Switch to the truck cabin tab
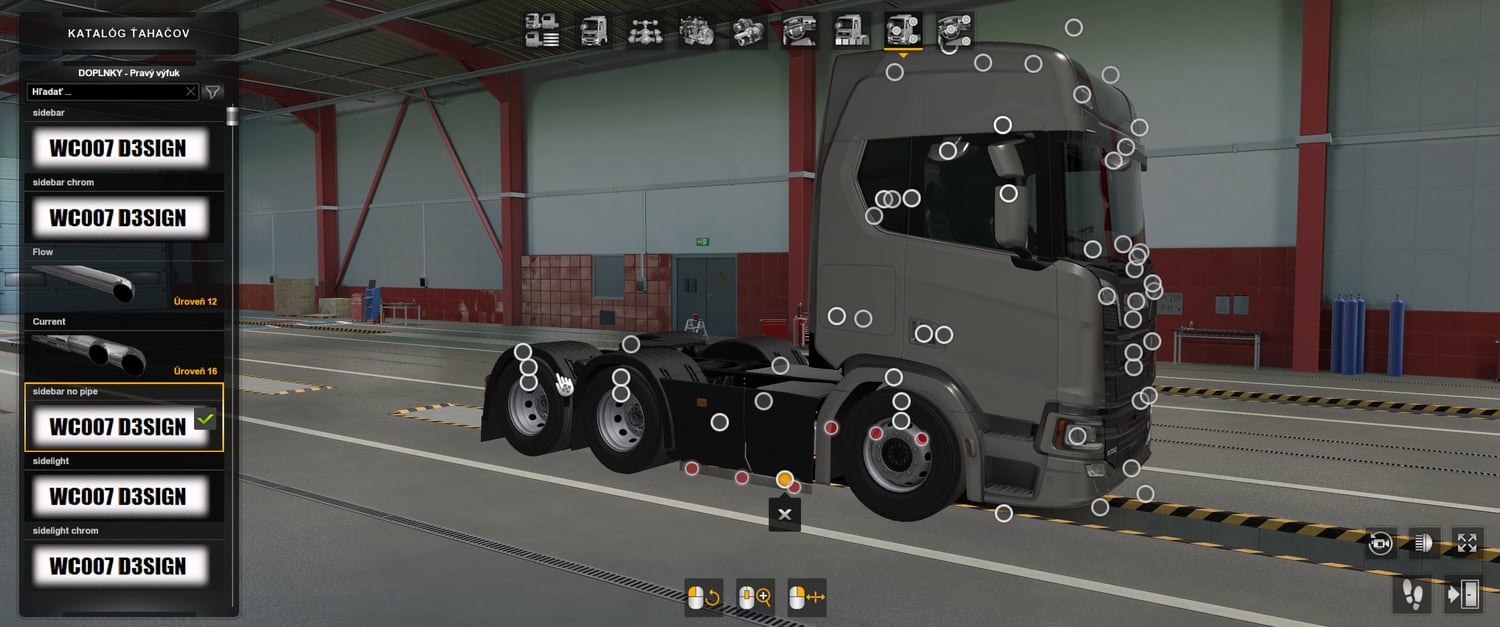This screenshot has width=1500, height=627. point(594,30)
